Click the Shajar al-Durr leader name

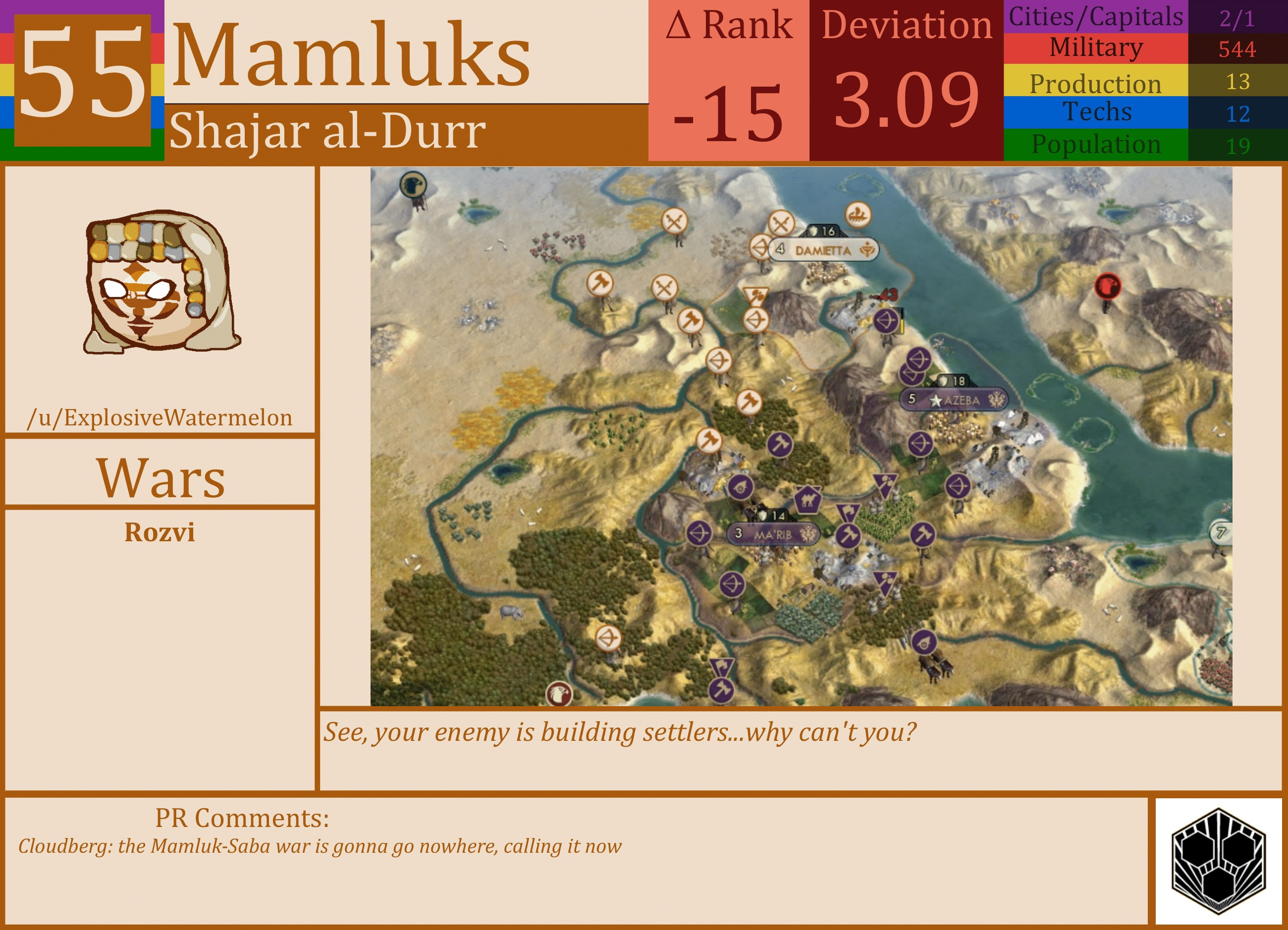coord(327,132)
